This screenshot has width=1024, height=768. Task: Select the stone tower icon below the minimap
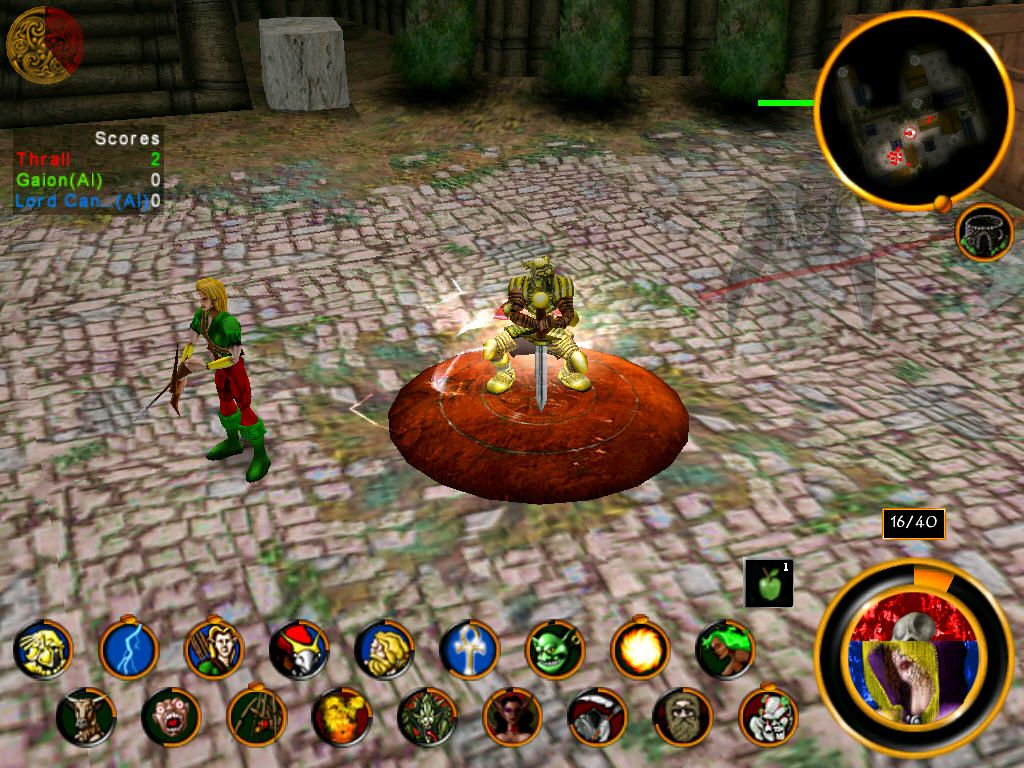(984, 232)
